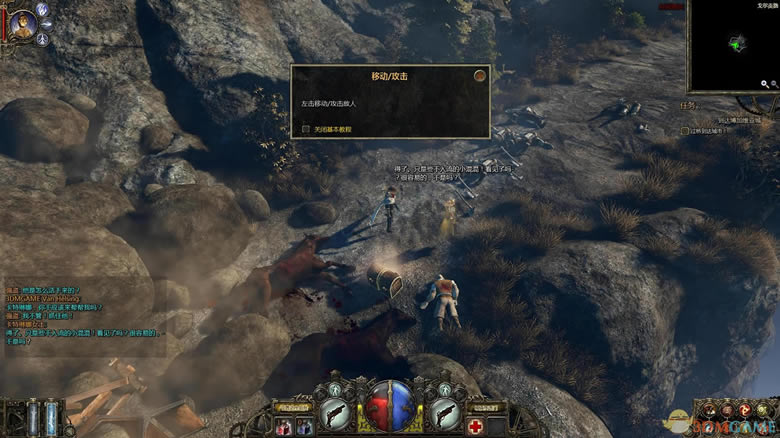
Task: Select Van Helsing's character portrait
Action: (x=23, y=22)
